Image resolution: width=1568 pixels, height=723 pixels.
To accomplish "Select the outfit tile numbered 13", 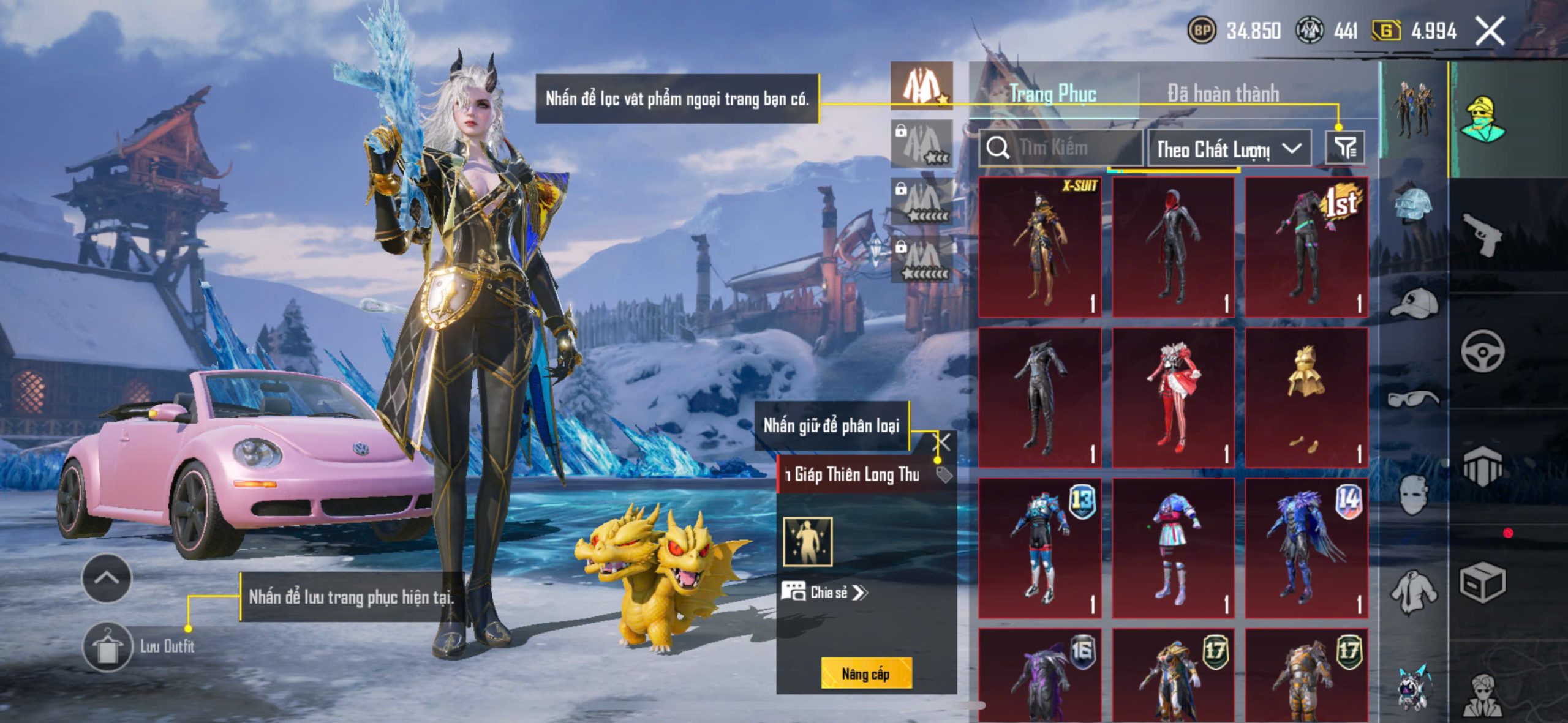I will click(x=1040, y=547).
